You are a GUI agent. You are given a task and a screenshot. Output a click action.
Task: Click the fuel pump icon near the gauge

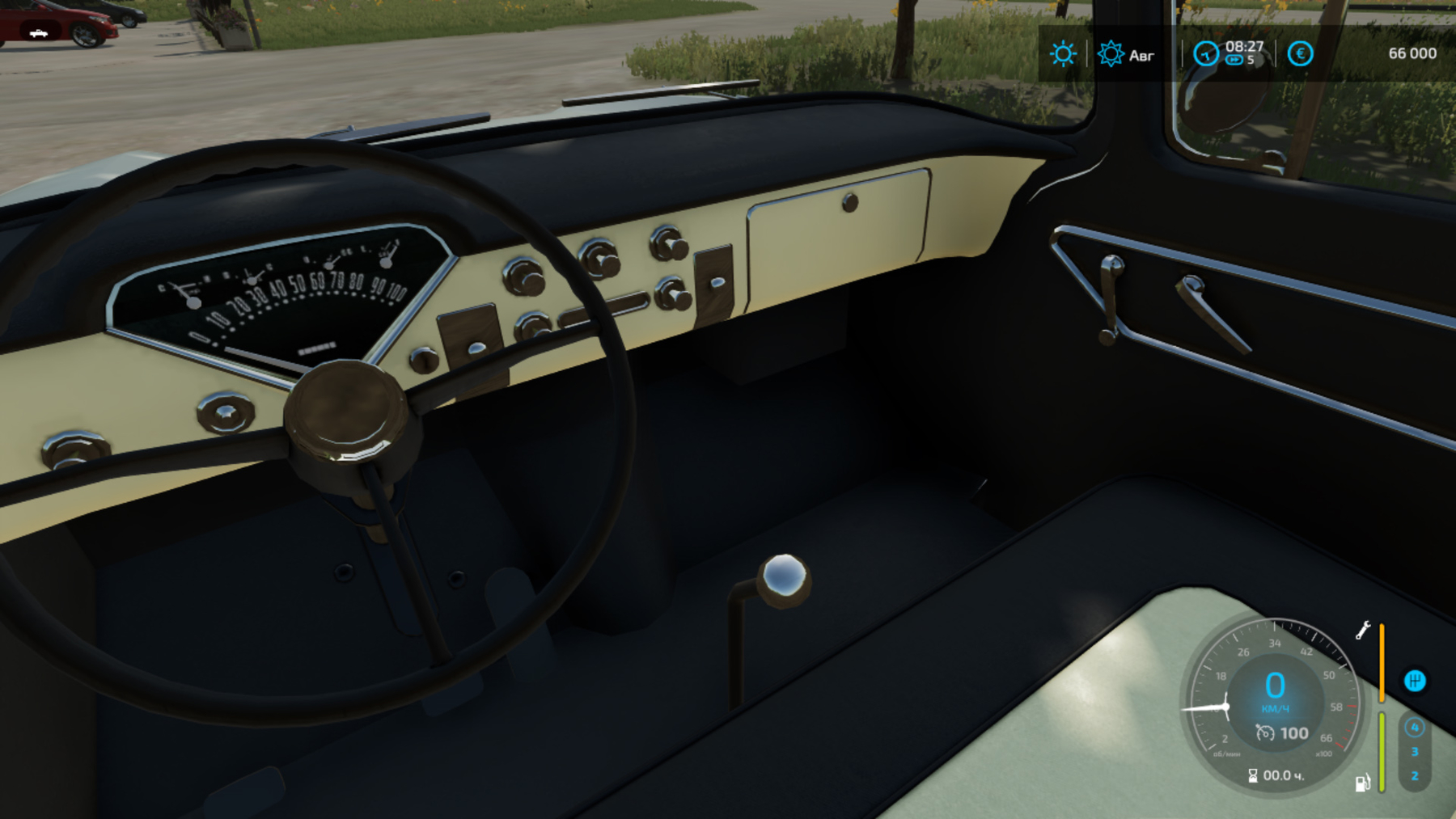coord(1364,783)
